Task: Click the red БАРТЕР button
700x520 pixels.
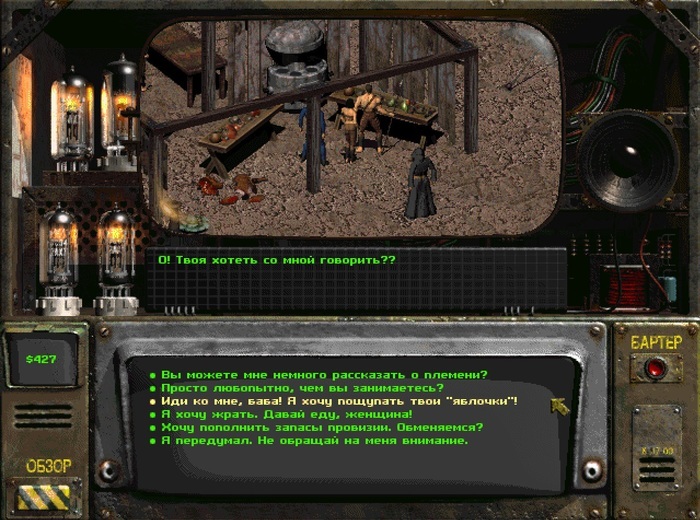Action: [x=656, y=367]
